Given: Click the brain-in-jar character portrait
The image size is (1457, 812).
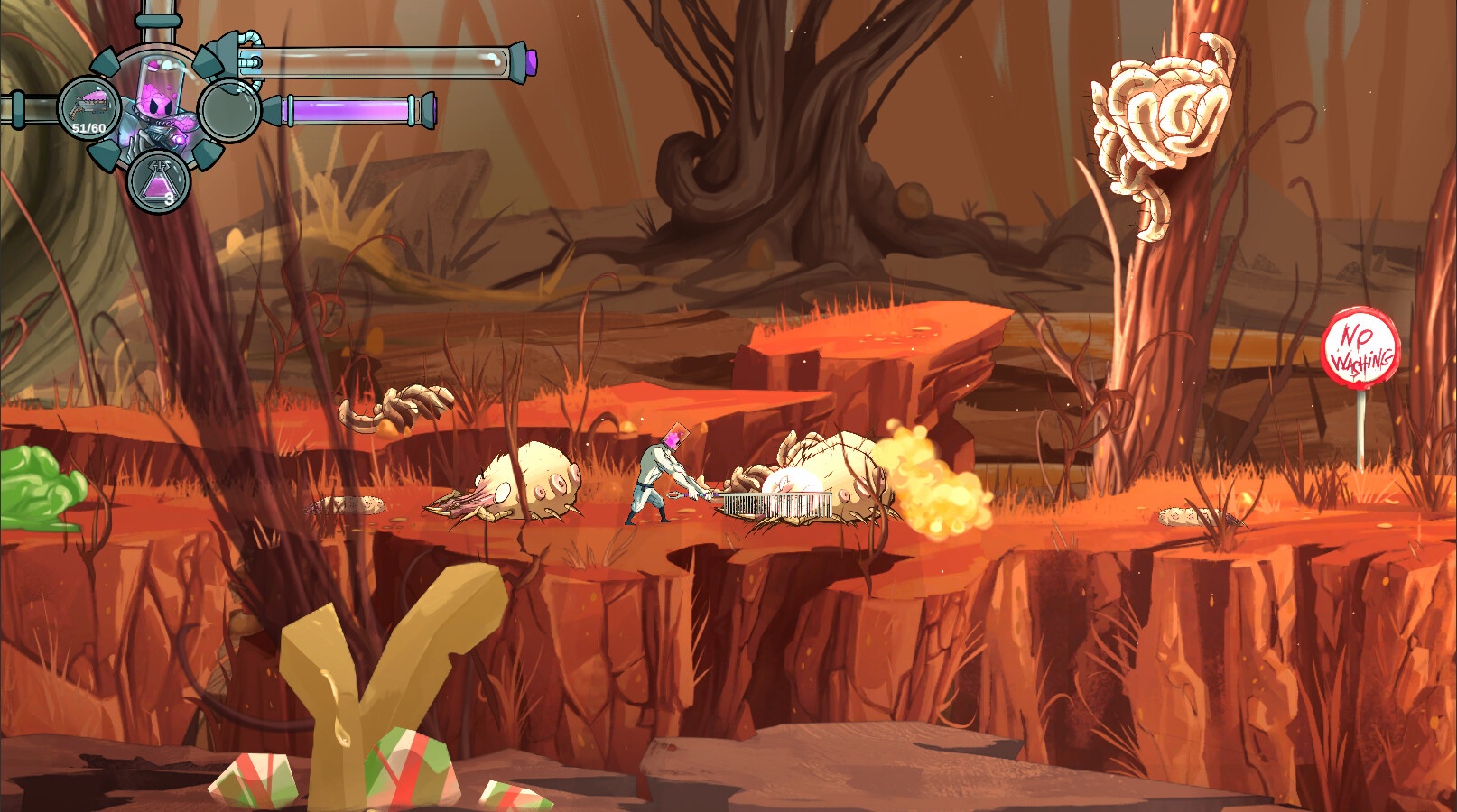Looking at the screenshot, I should tap(159, 101).
